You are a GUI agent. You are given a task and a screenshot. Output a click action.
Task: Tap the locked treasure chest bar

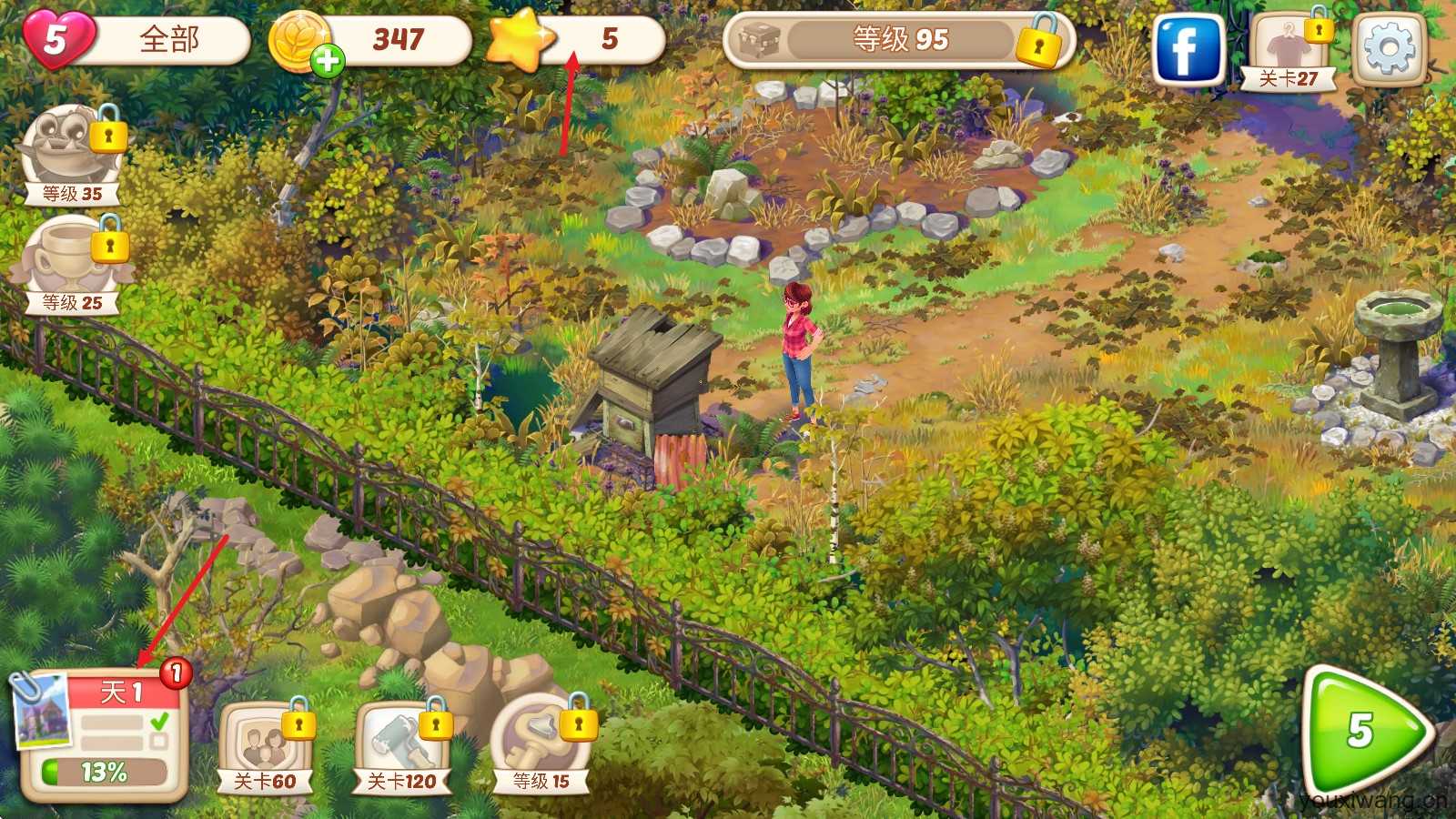tap(897, 41)
